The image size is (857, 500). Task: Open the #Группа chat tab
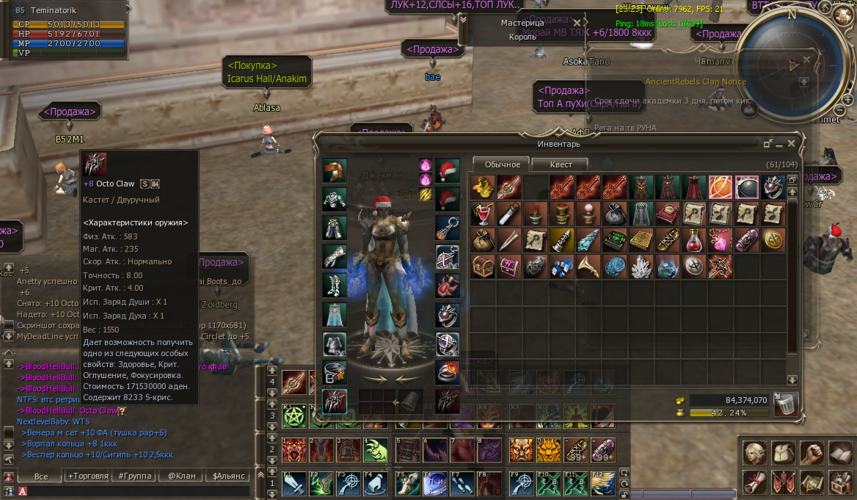coord(135,477)
